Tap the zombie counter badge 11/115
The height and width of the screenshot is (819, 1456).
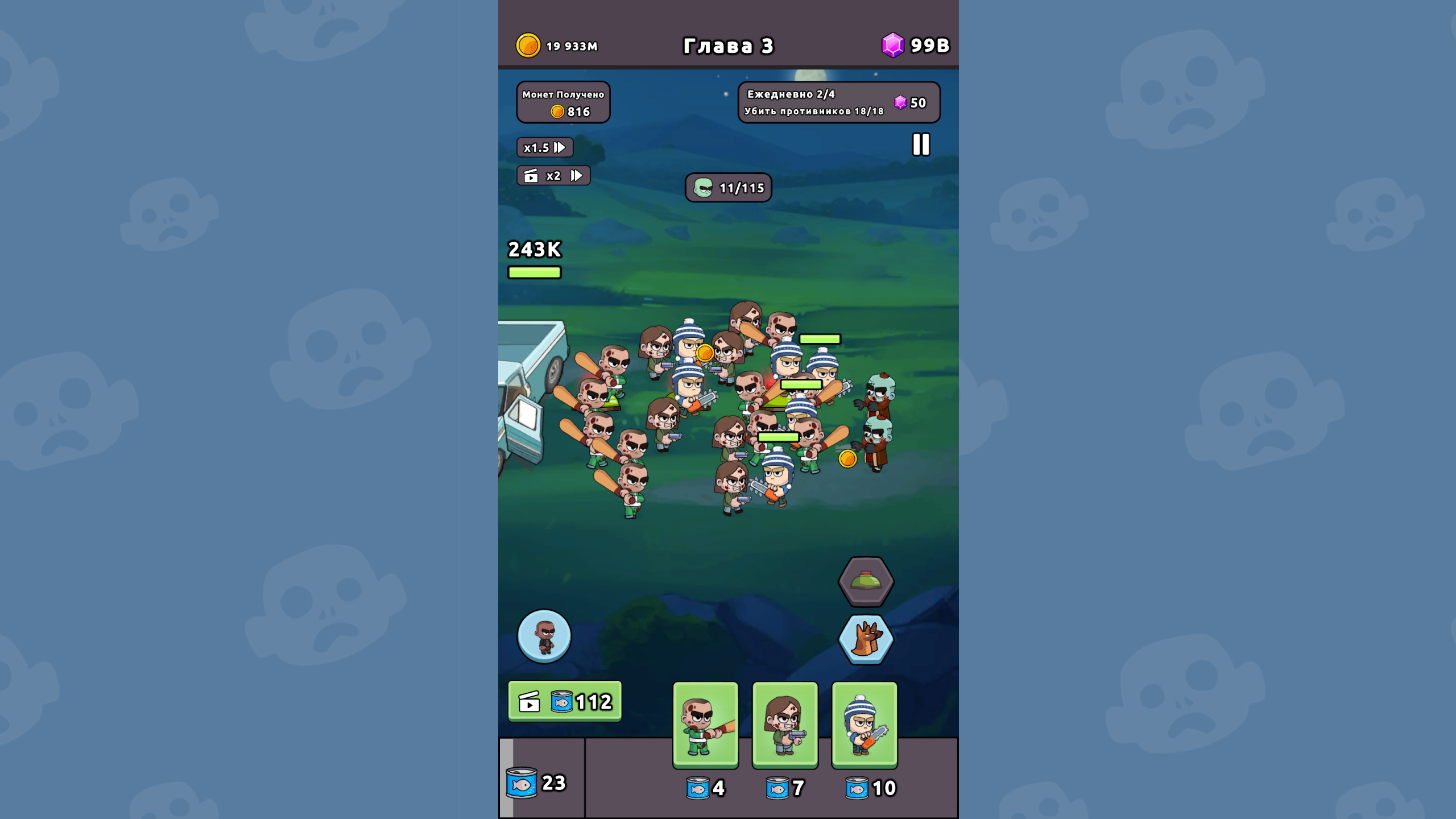727,188
